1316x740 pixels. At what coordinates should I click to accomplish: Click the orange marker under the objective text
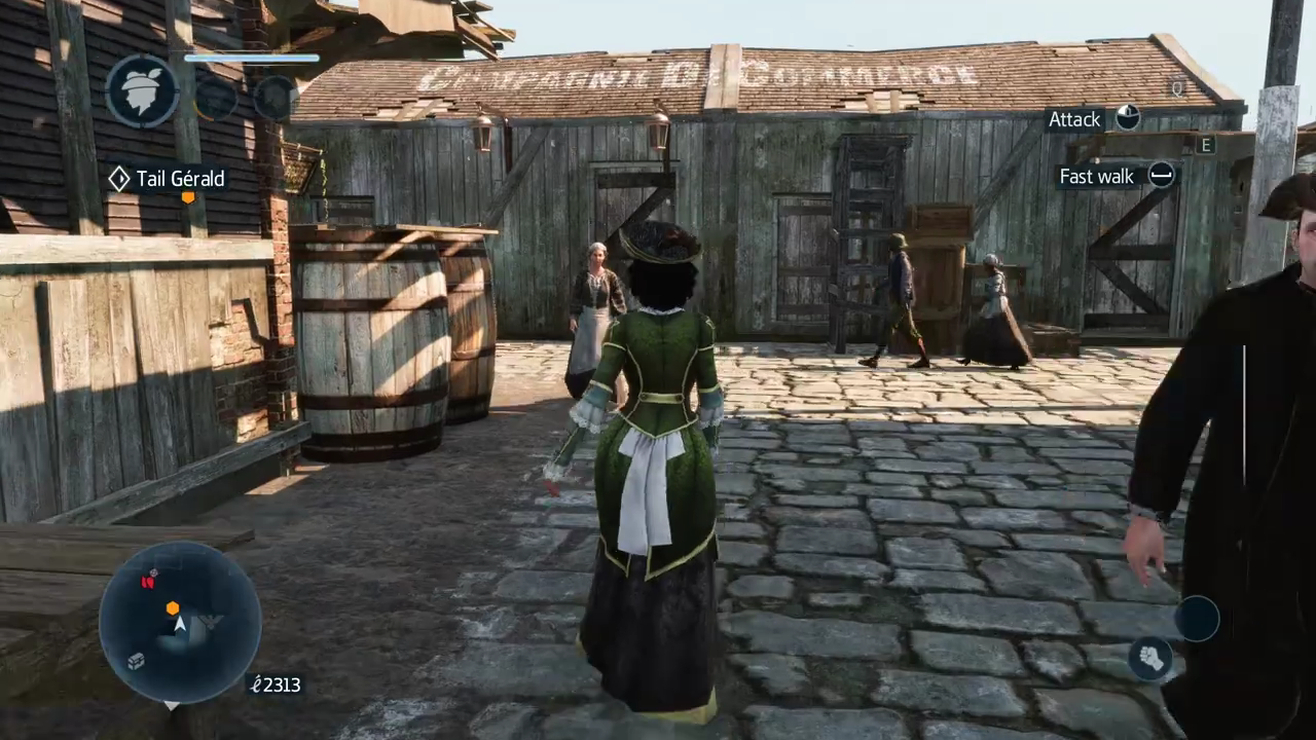click(x=186, y=198)
